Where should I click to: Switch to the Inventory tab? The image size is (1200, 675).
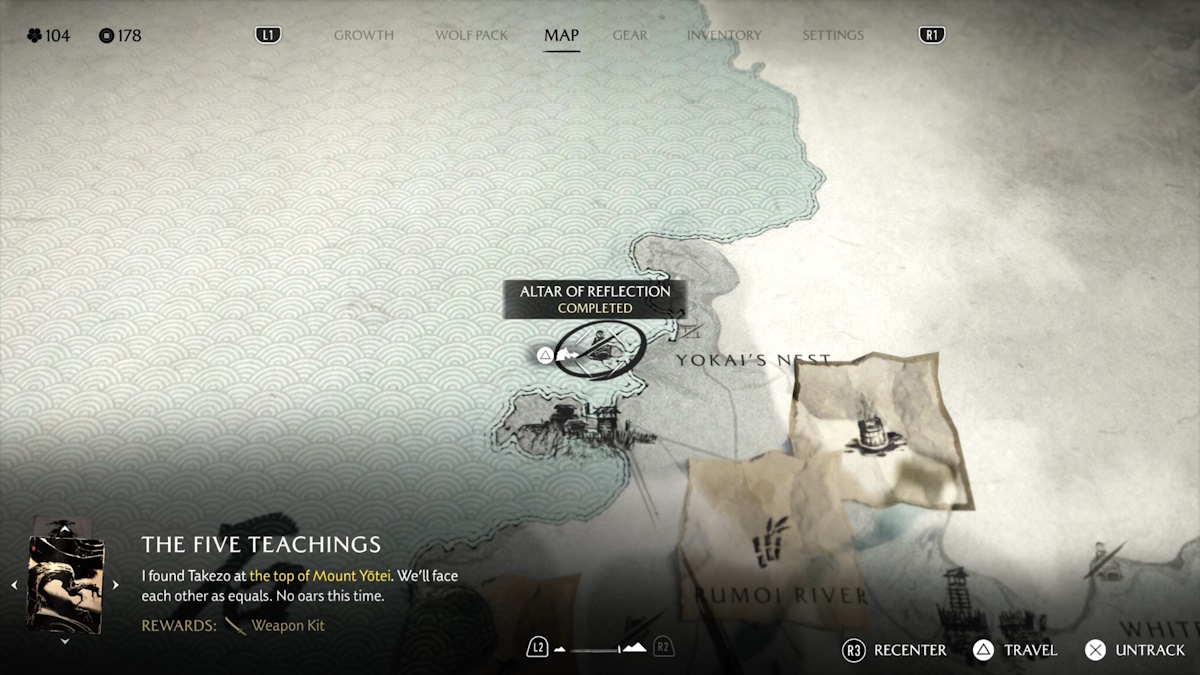pos(724,35)
